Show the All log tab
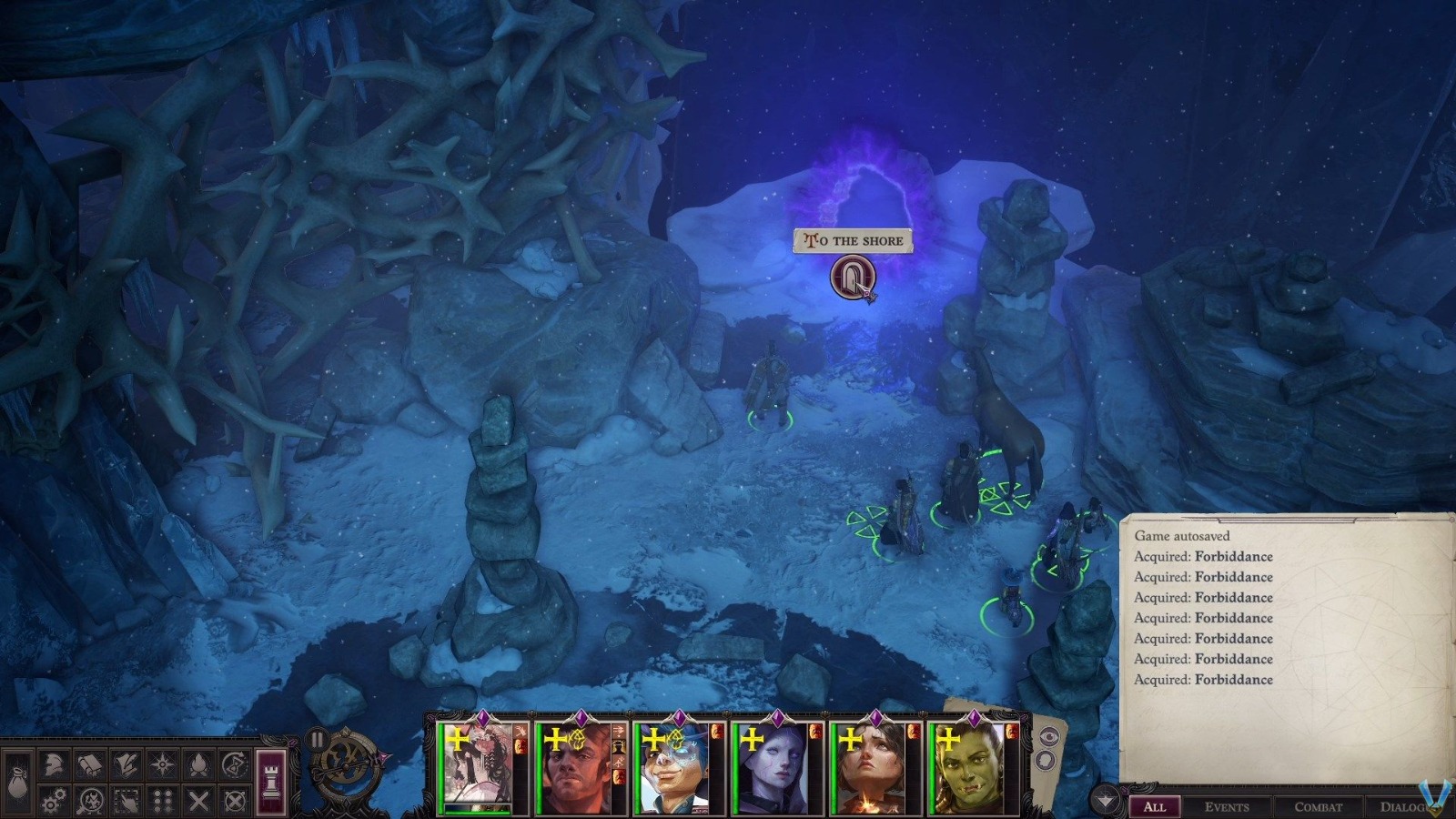 coord(1154,806)
